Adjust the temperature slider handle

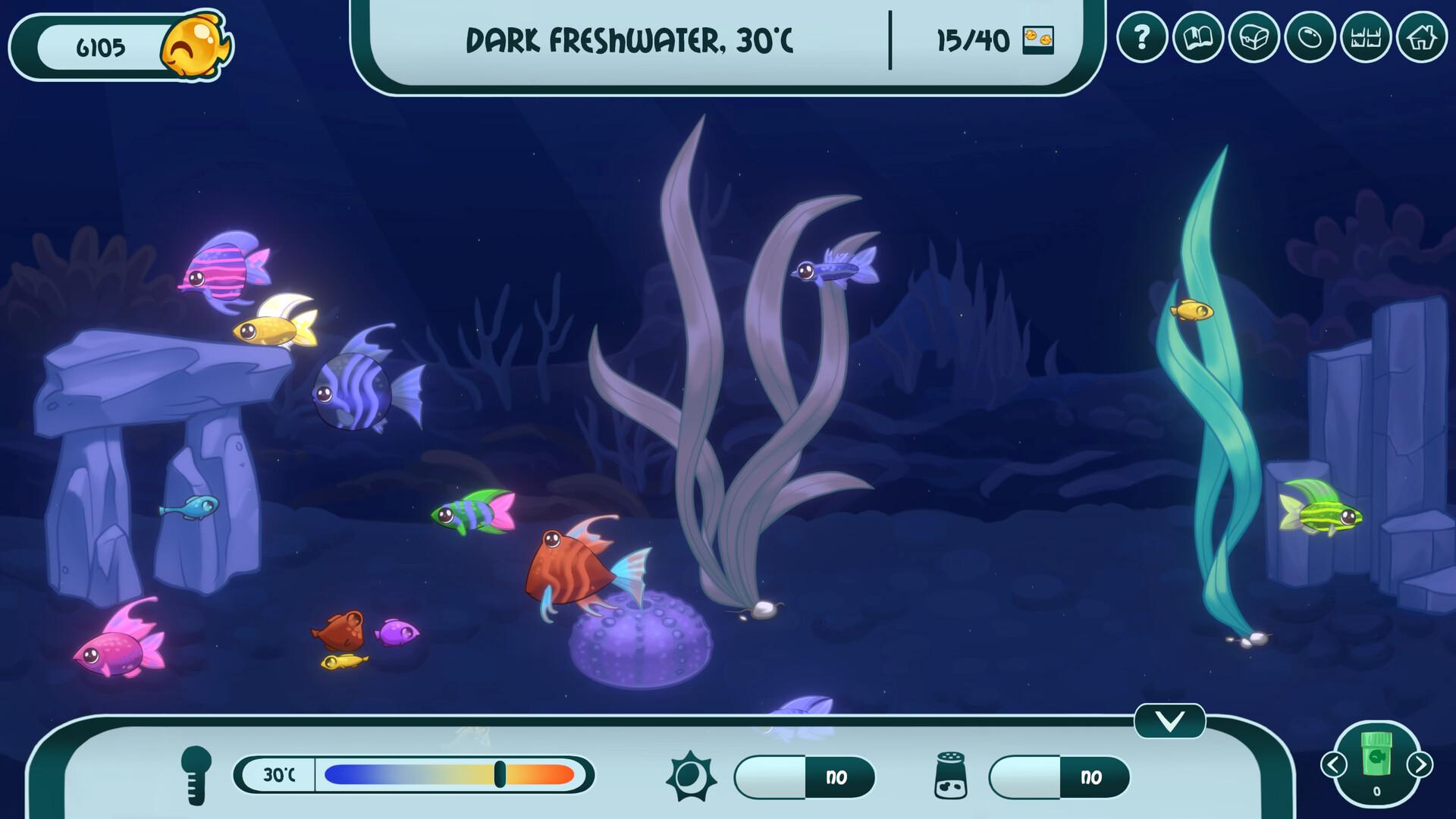(x=501, y=775)
